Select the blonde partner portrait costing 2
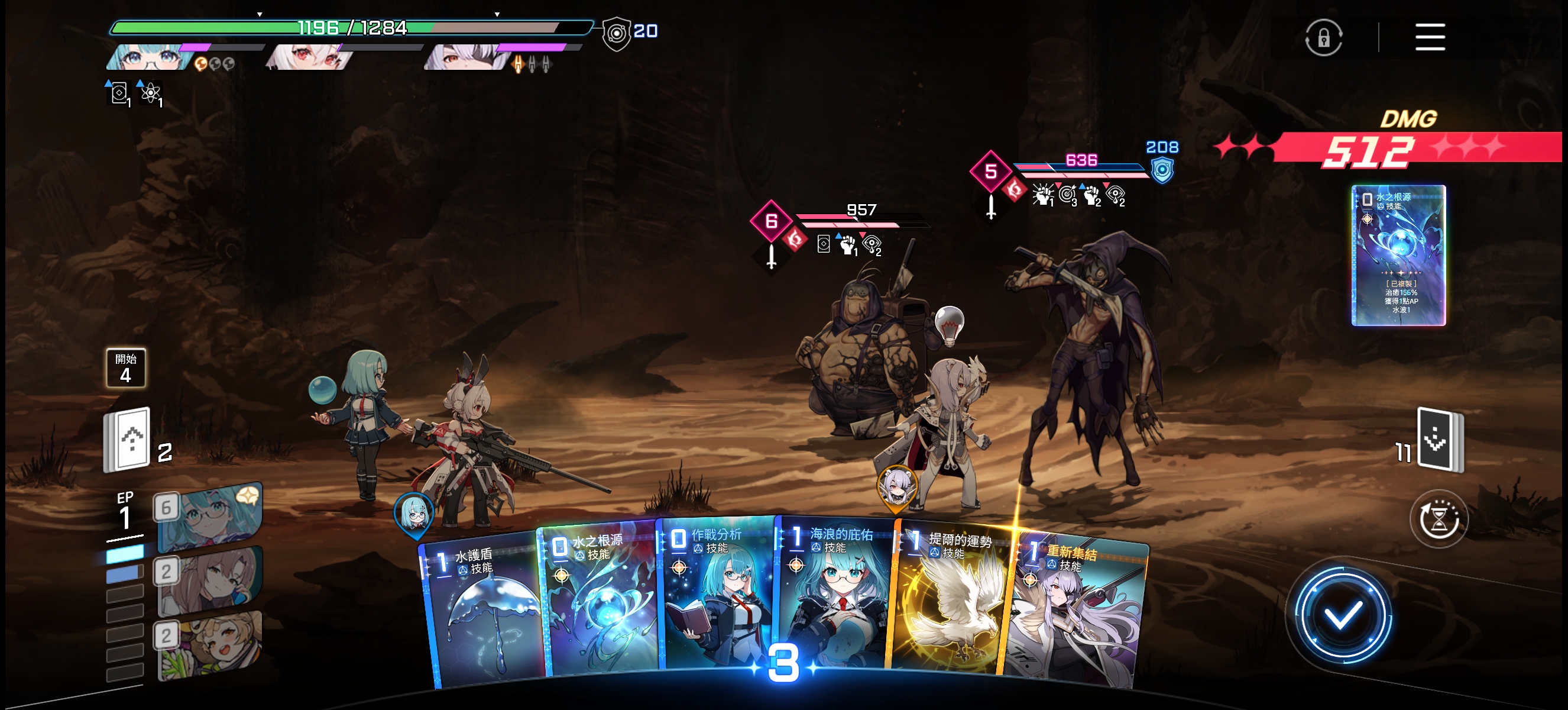This screenshot has width=1568, height=710. [x=209, y=644]
